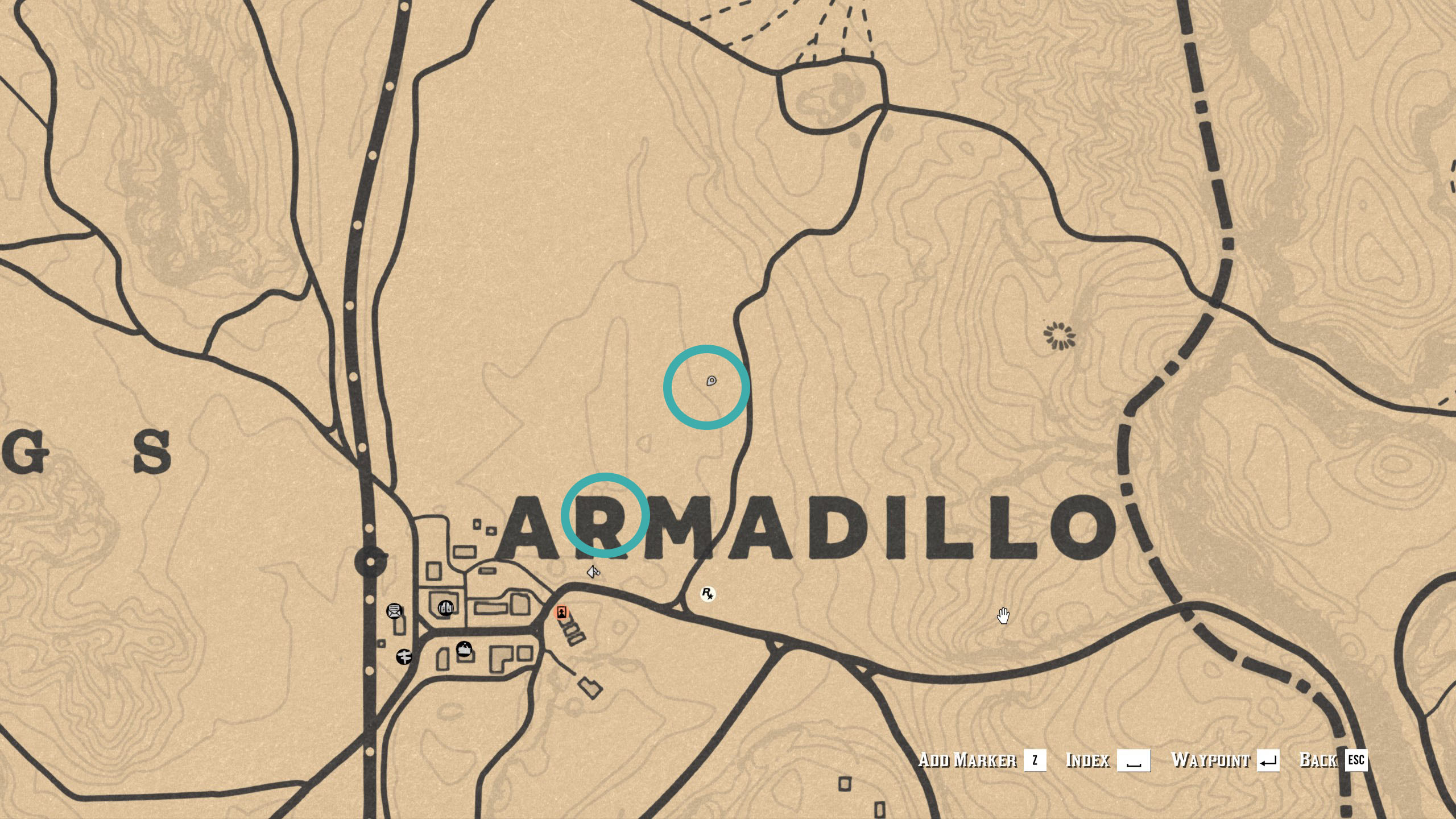The width and height of the screenshot is (1456, 819).
Task: Click the saloon bottles icon near the town center
Action: [x=446, y=609]
